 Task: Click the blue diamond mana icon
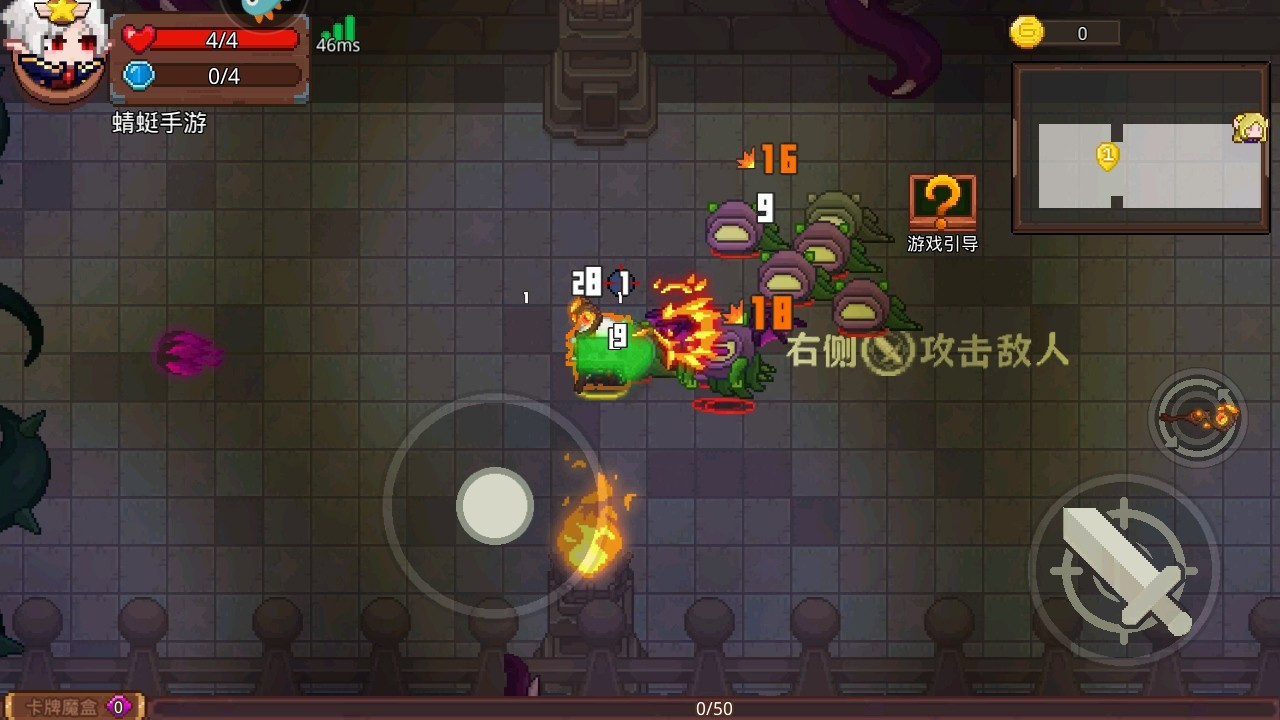137,73
